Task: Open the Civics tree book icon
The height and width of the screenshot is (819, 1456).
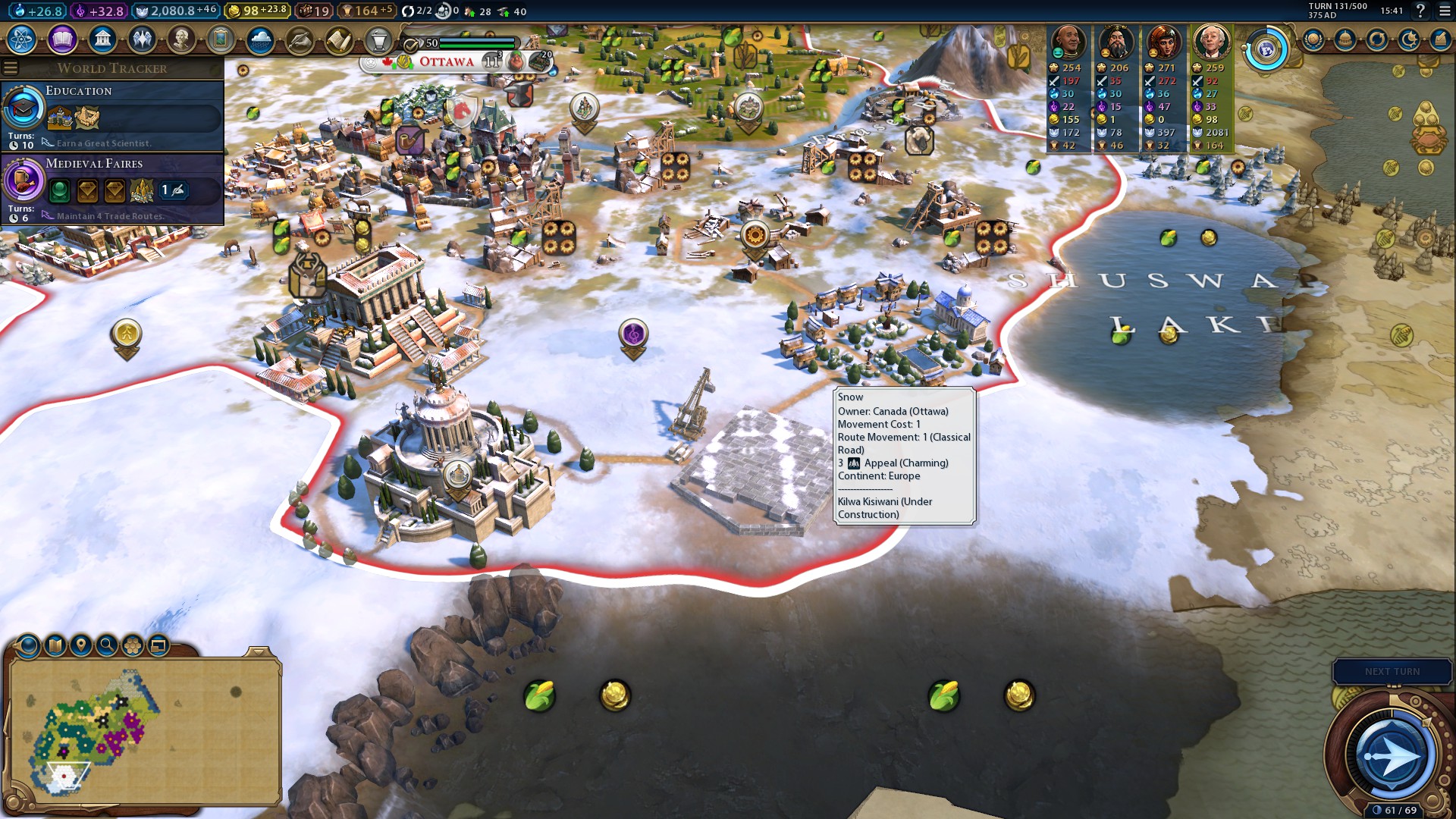Action: pos(62,39)
